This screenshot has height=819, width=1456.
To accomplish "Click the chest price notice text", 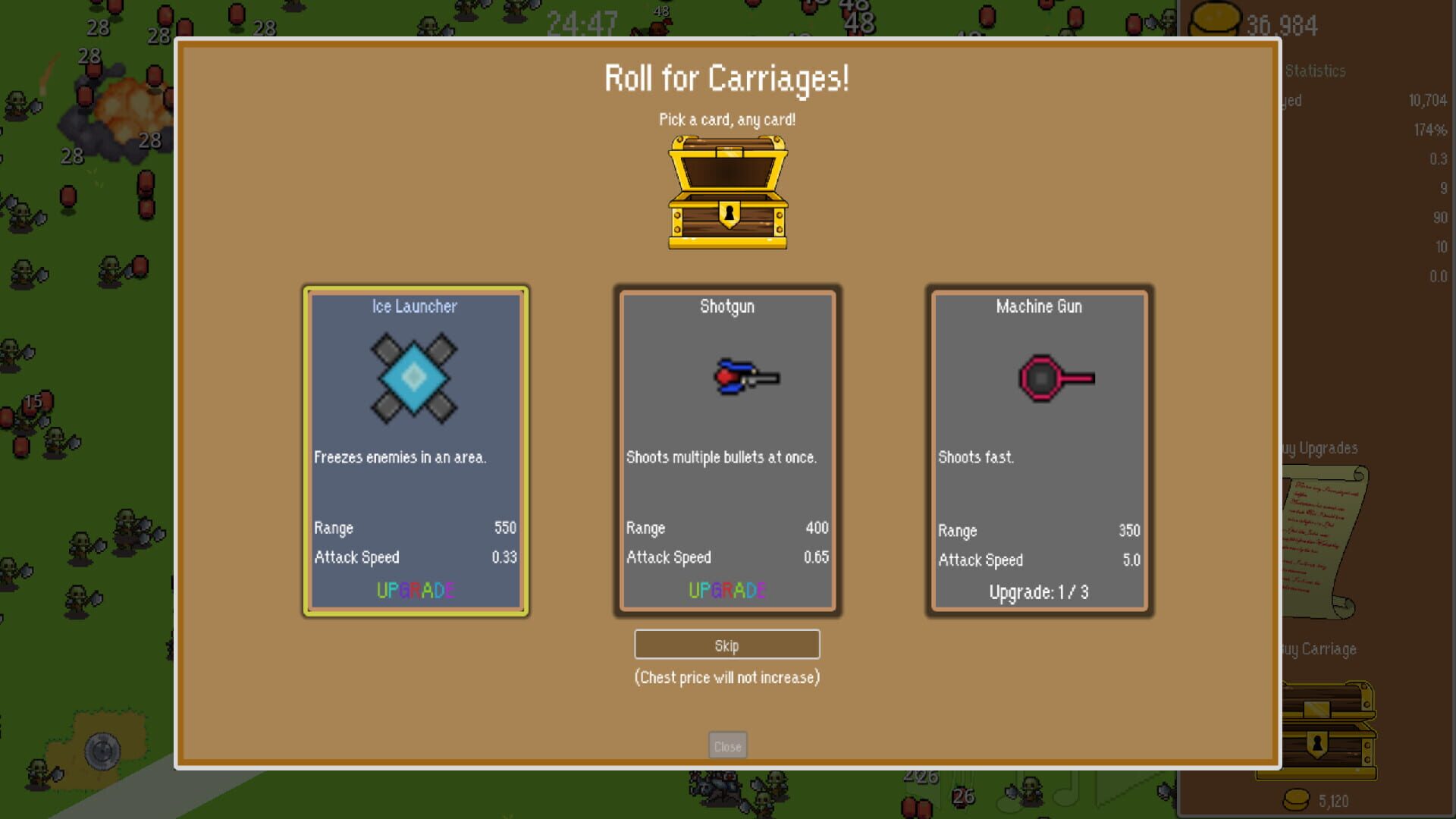I will coord(726,677).
